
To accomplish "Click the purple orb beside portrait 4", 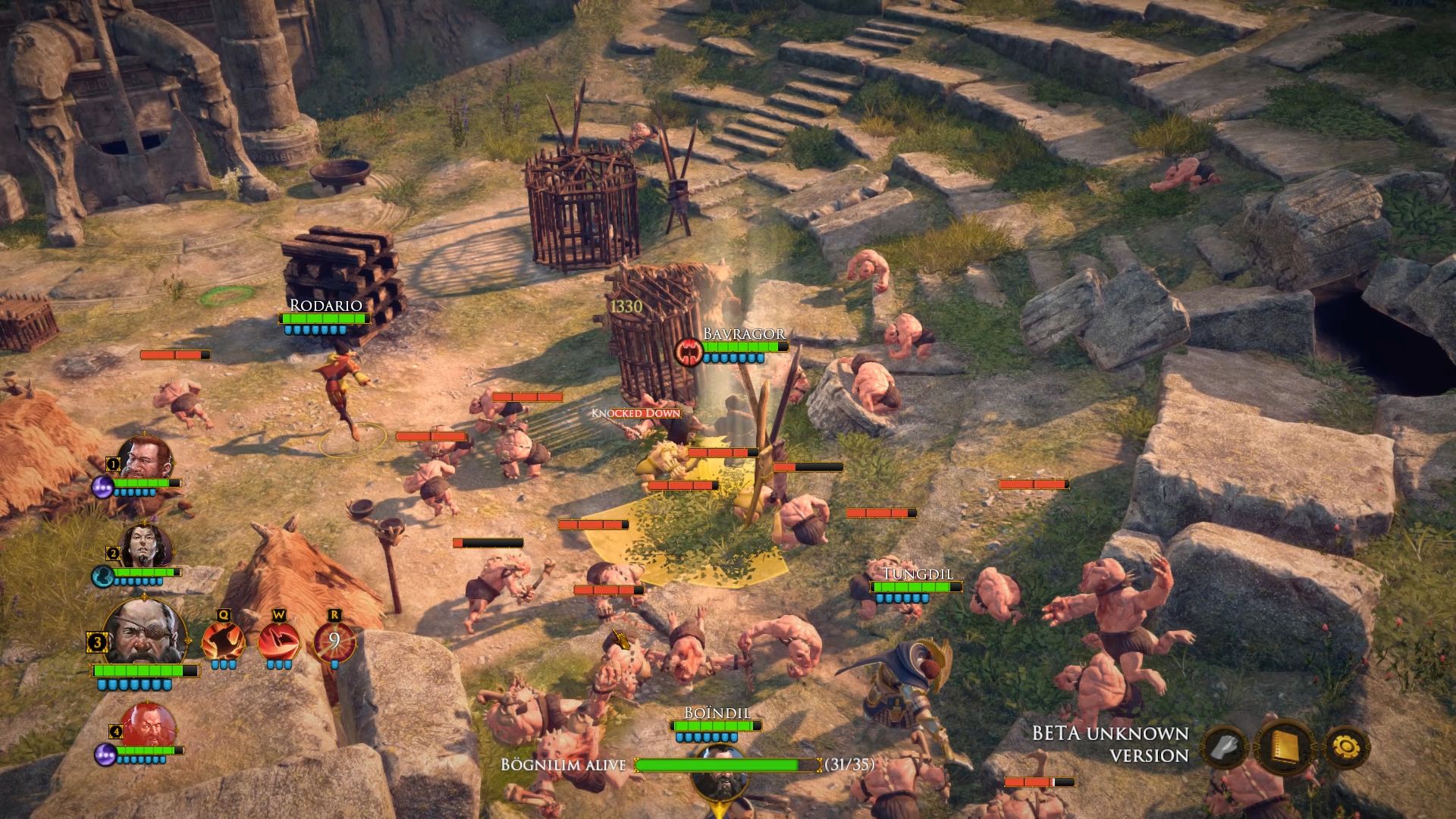I will click(x=105, y=753).
